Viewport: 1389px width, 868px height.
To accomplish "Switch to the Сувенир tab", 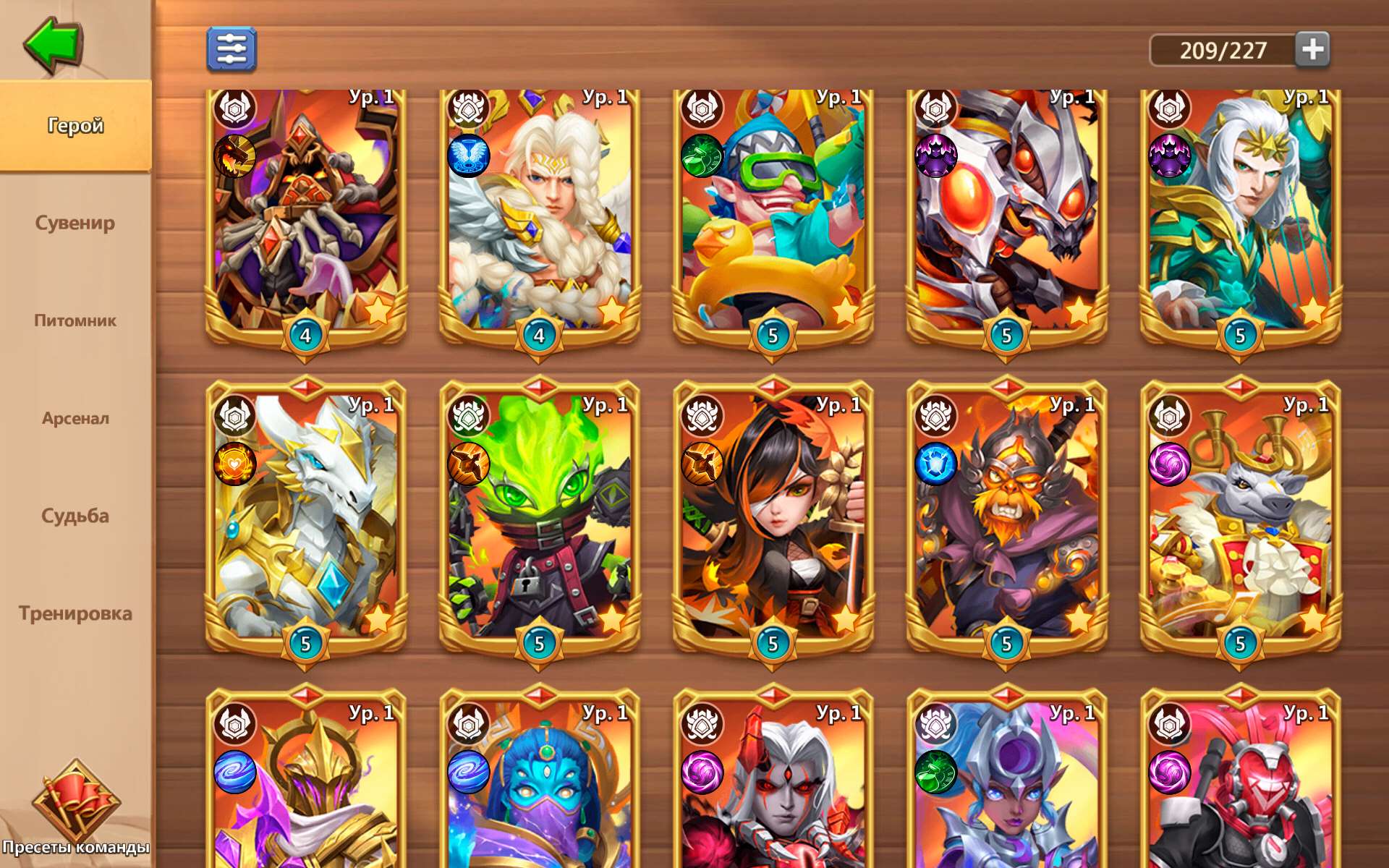I will 75,224.
